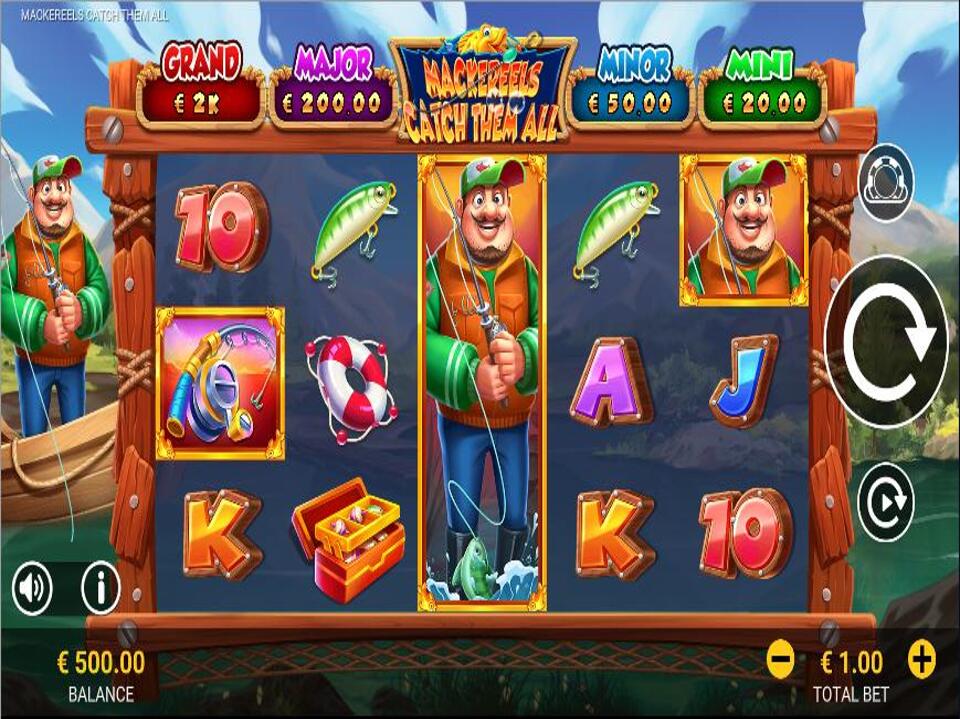Click the round icon above the spin button
Image resolution: width=960 pixels, height=719 pixels.
(x=885, y=183)
